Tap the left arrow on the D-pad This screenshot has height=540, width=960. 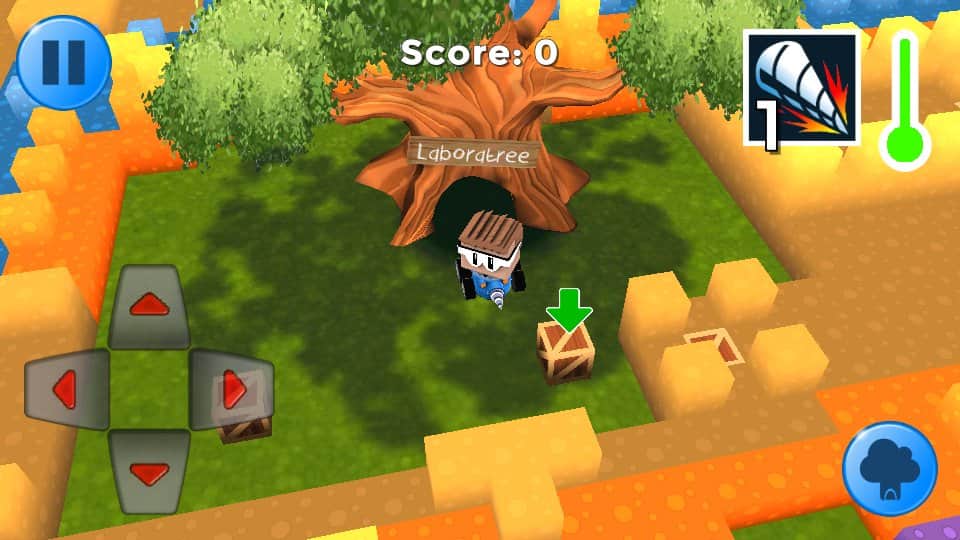click(x=66, y=389)
